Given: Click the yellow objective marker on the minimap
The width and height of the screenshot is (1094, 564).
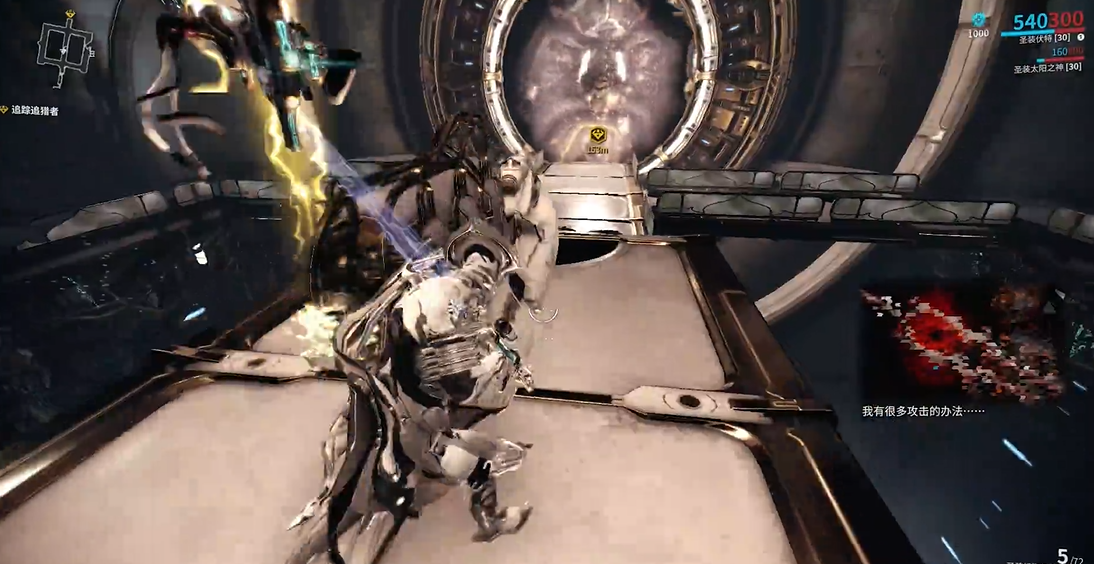Looking at the screenshot, I should click(71, 16).
